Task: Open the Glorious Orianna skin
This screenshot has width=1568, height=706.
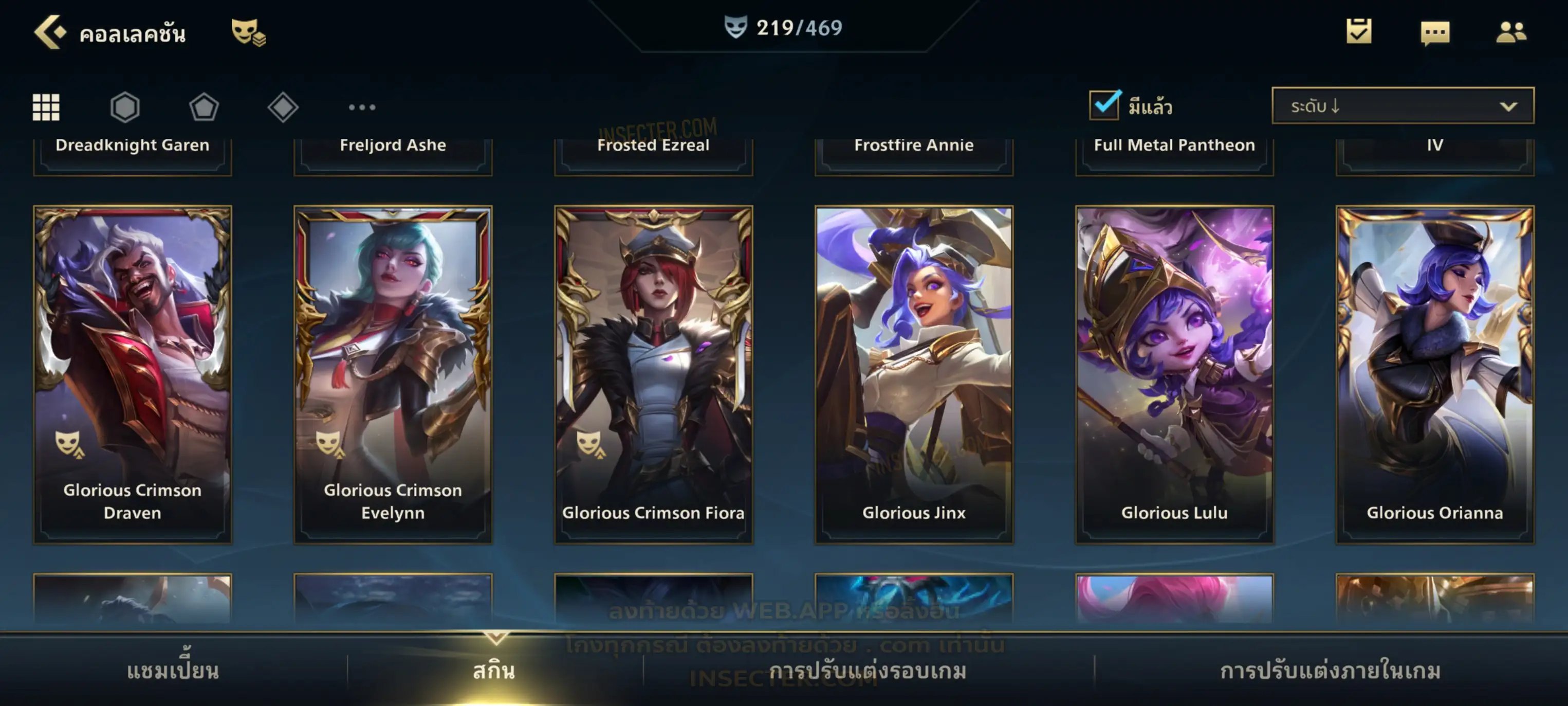Action: (1435, 373)
